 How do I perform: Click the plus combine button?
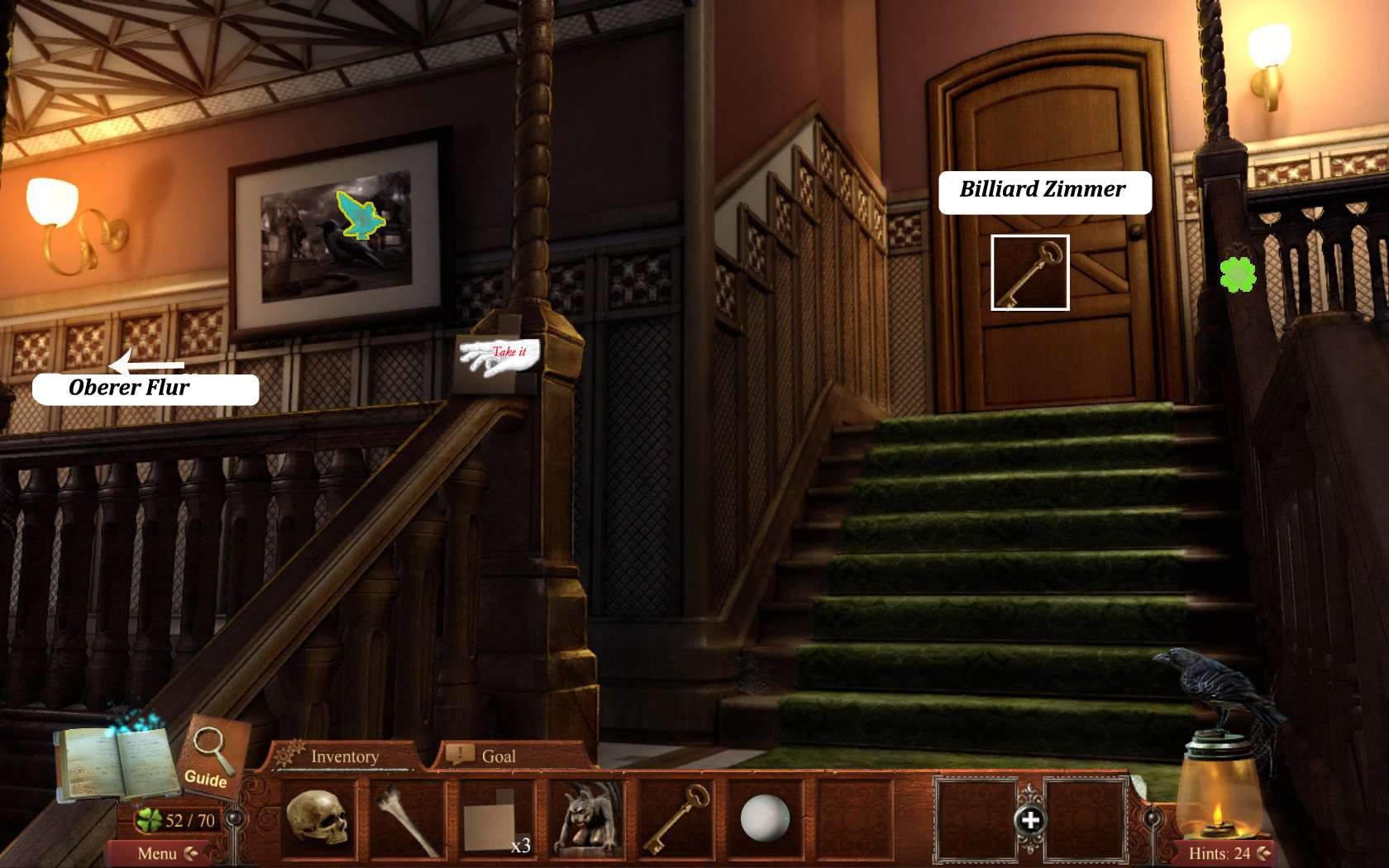1030,820
